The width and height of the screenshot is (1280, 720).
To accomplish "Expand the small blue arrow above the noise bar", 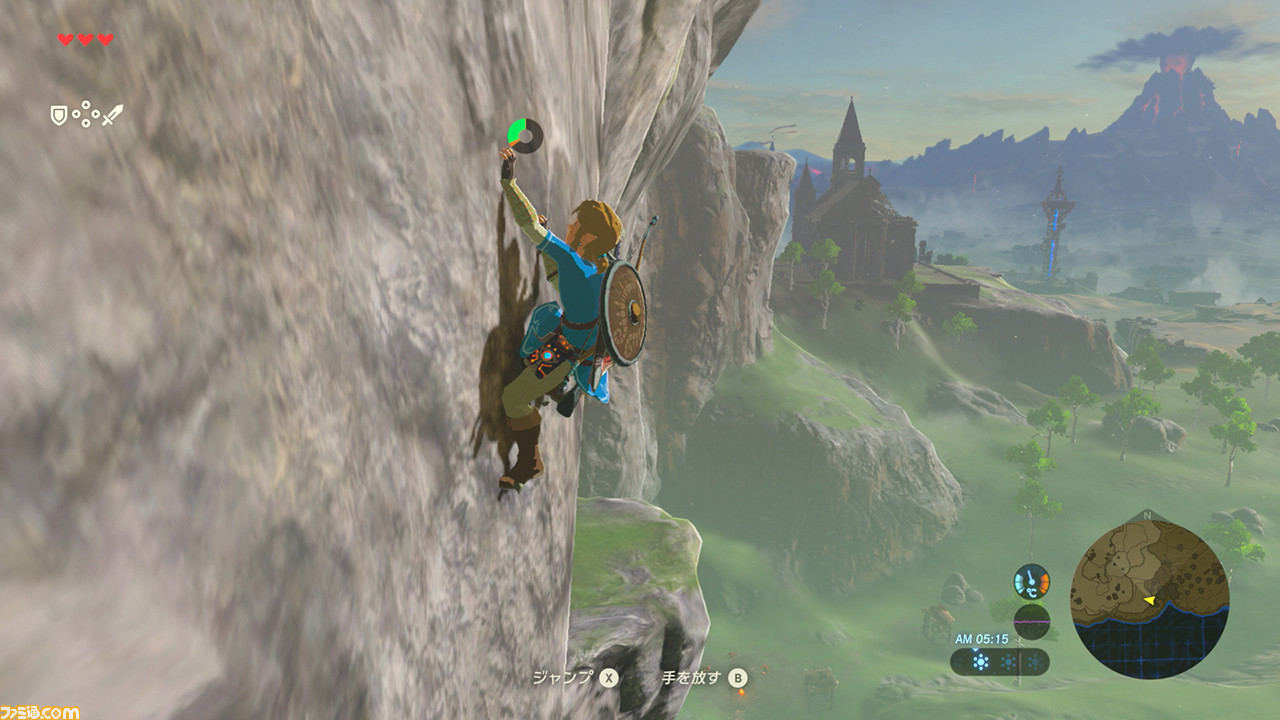I will click(x=975, y=650).
